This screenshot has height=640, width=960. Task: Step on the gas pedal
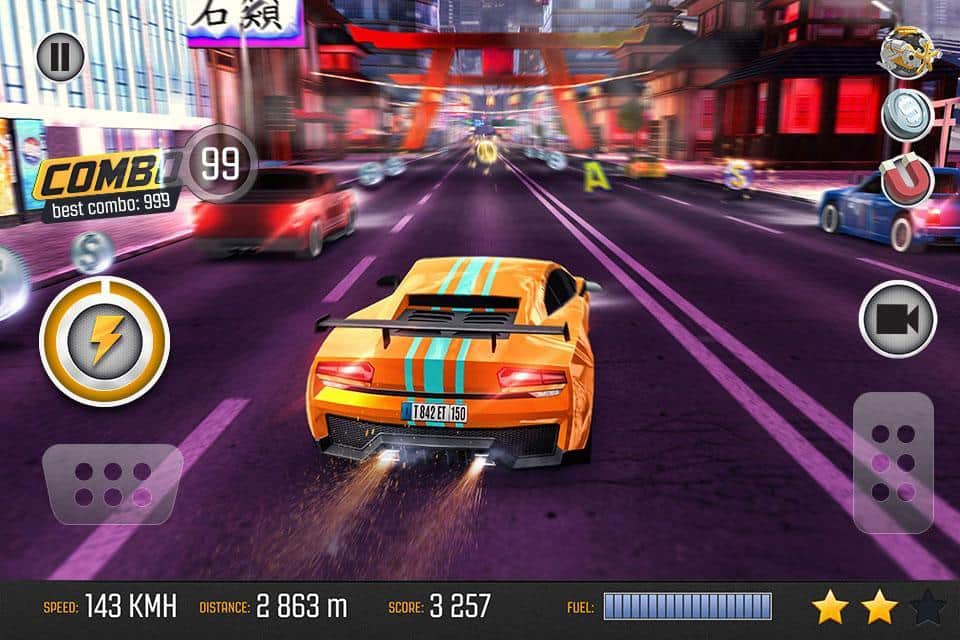tap(893, 462)
